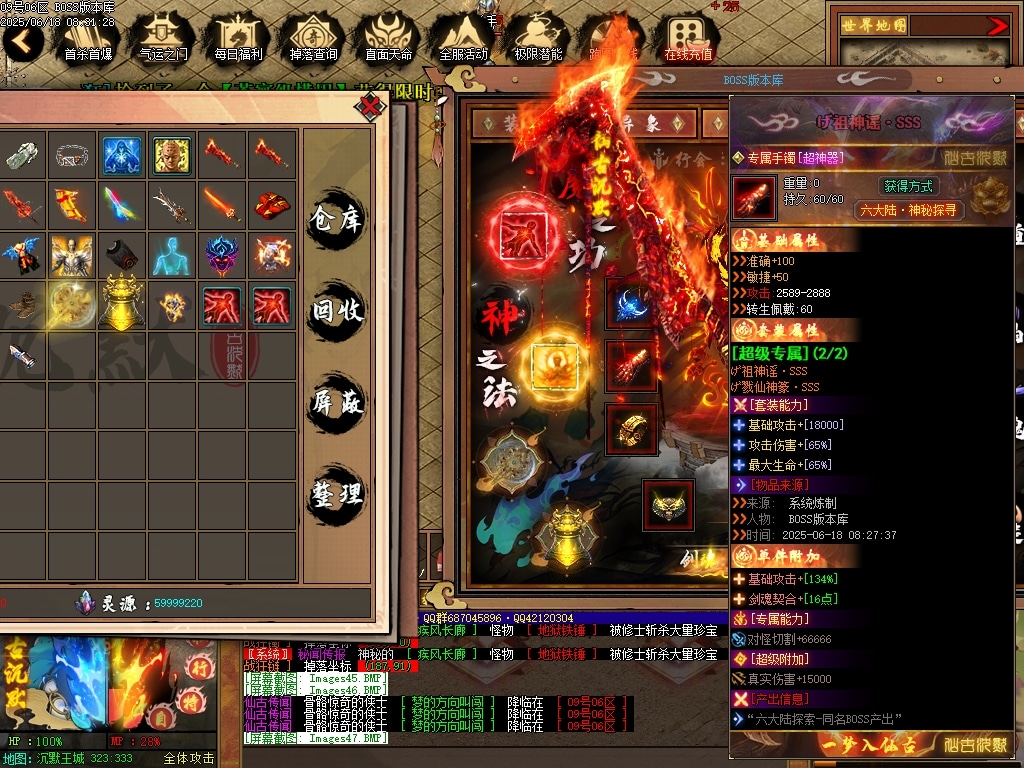The height and width of the screenshot is (768, 1024).
Task: Open 每日福利 daily rewards
Action: 238,38
